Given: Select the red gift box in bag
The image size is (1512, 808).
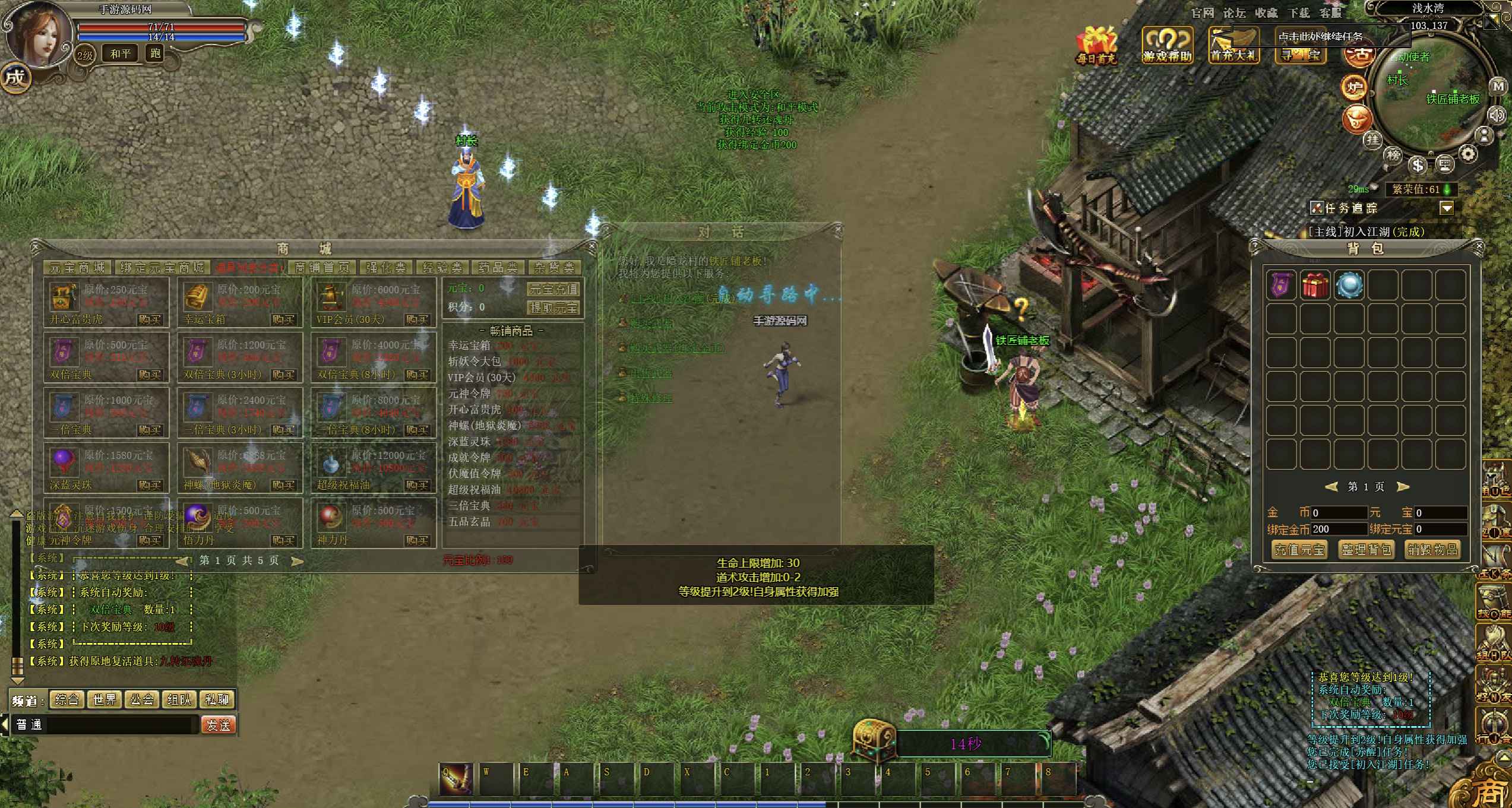Looking at the screenshot, I should tap(1315, 286).
